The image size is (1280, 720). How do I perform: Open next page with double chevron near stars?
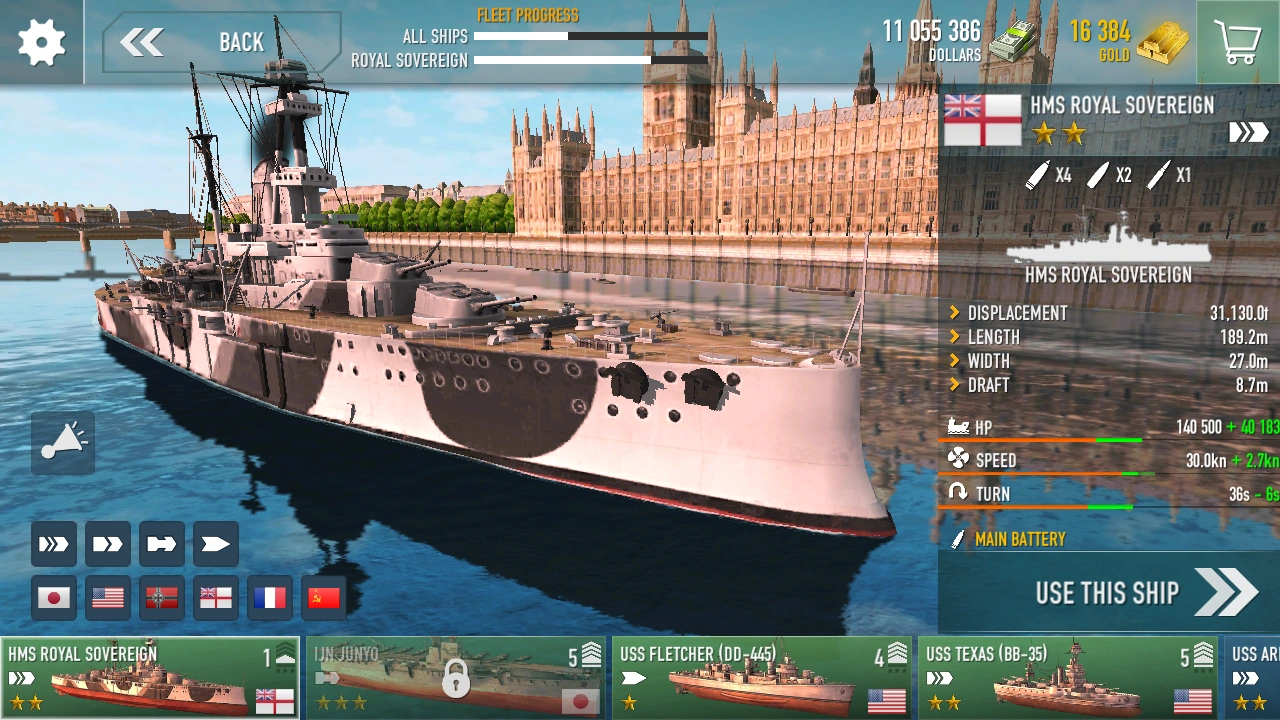tap(1248, 131)
